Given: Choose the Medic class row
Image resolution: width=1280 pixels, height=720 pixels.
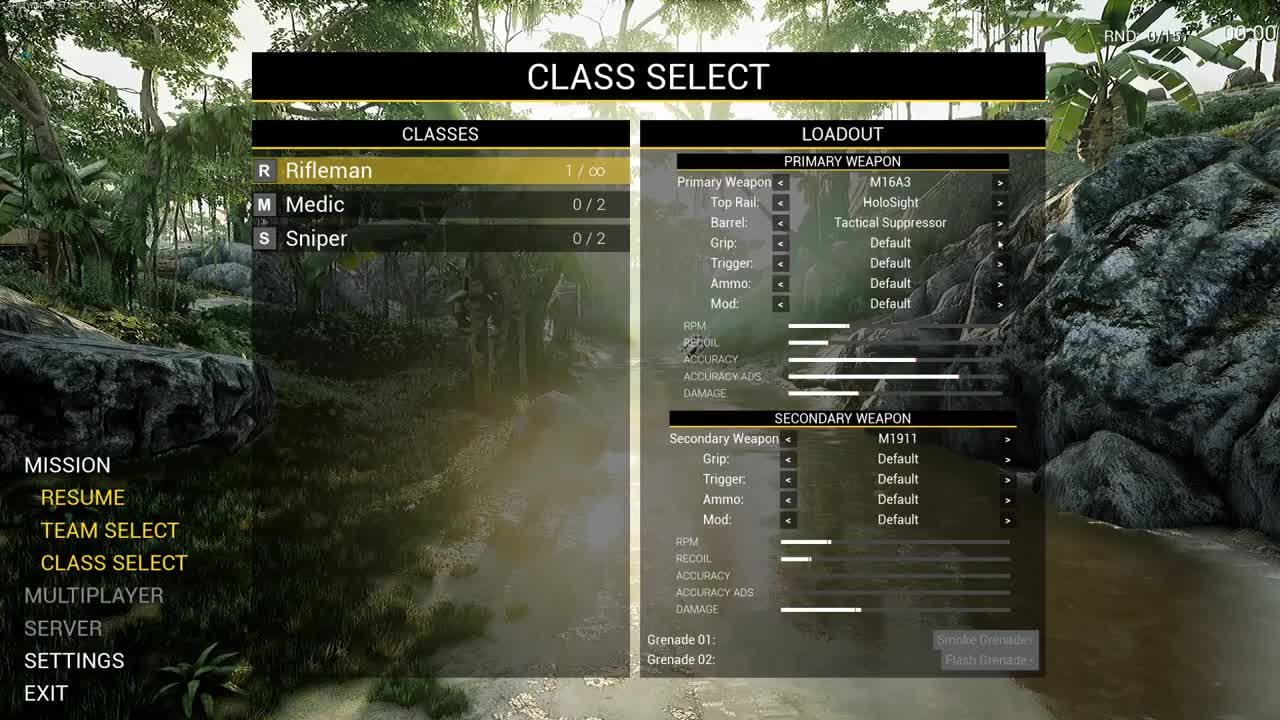Looking at the screenshot, I should coord(440,204).
